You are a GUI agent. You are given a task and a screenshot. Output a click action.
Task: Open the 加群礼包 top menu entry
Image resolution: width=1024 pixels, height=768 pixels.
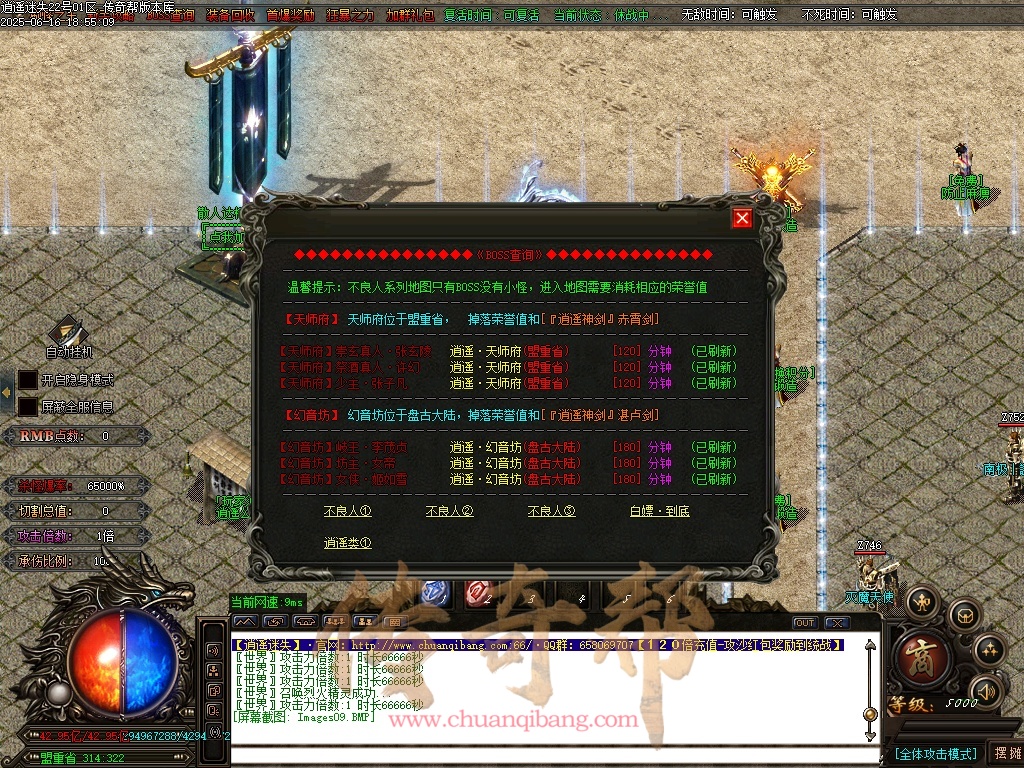click(410, 15)
